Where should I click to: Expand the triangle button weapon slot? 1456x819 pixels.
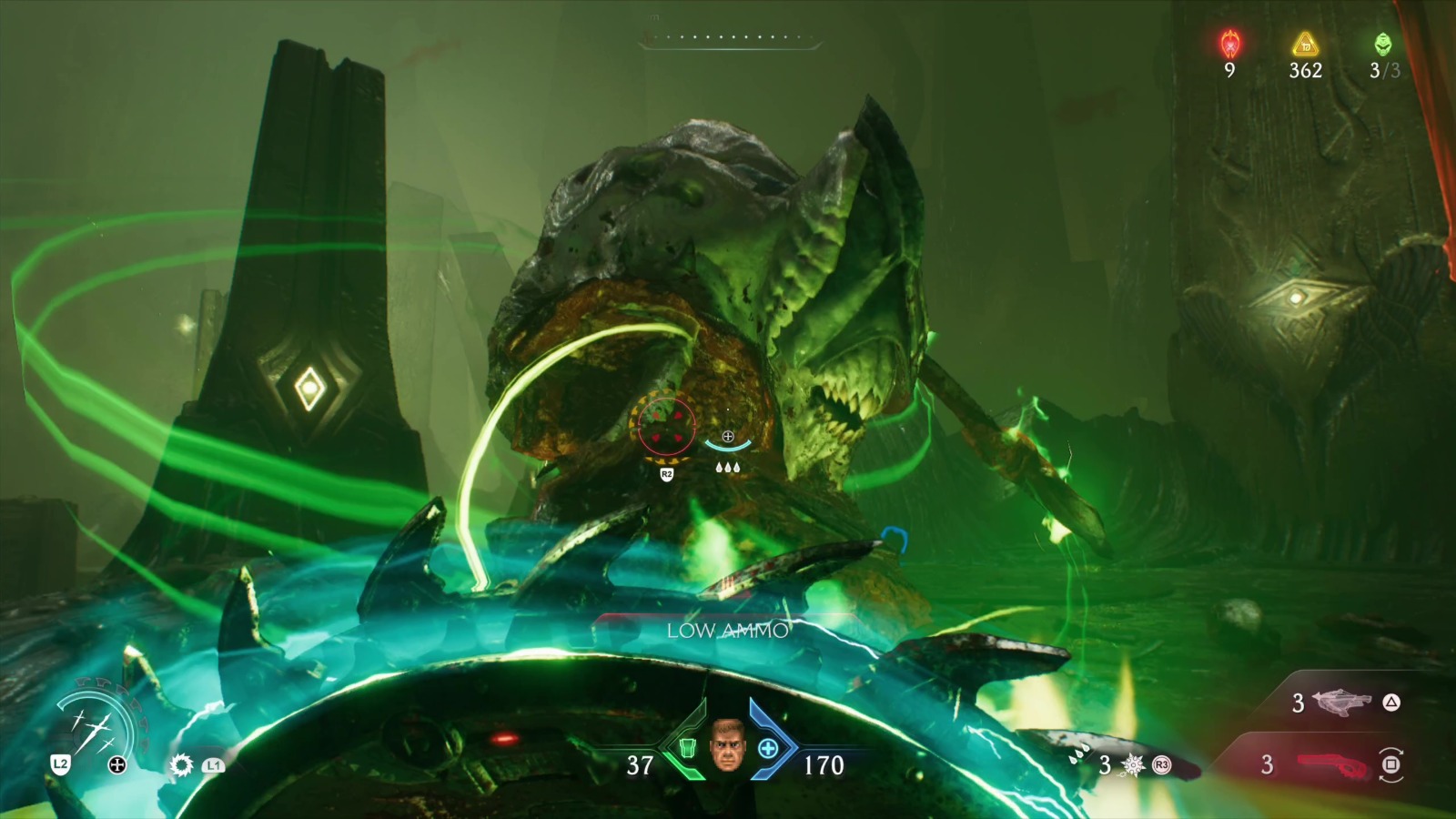point(1390,702)
